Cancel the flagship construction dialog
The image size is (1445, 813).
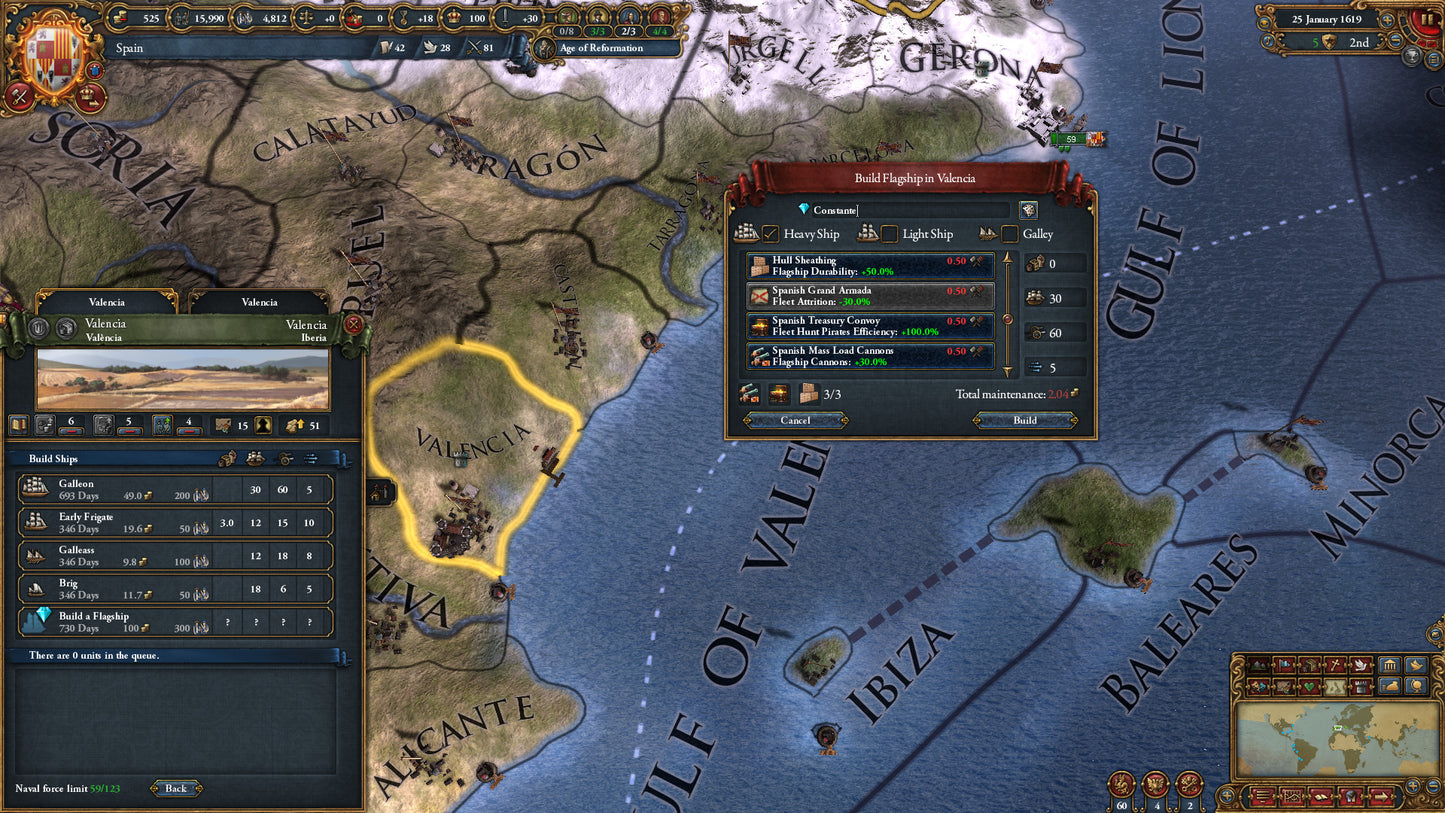click(x=795, y=420)
